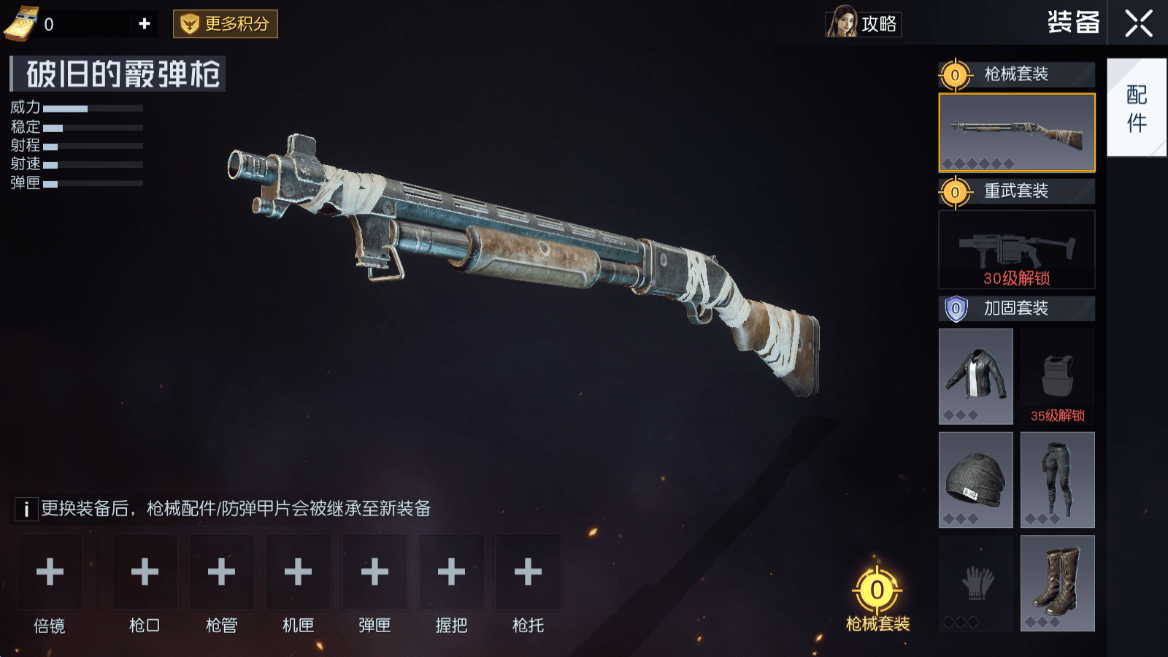Click the 更多积分 button
Viewport: 1168px width, 657px height.
[x=225, y=24]
